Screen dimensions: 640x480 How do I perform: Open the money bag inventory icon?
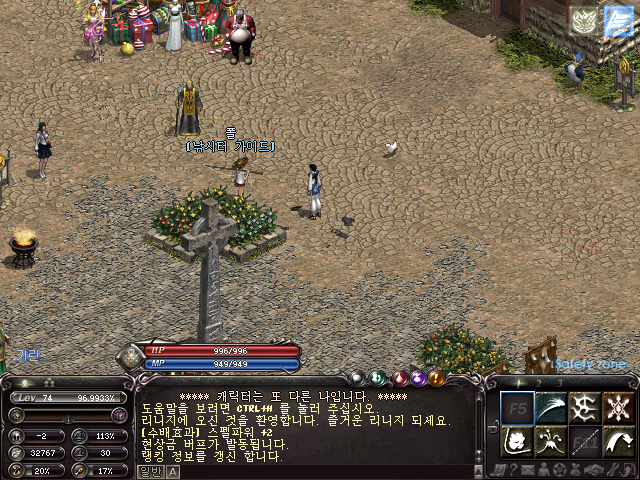(x=576, y=469)
